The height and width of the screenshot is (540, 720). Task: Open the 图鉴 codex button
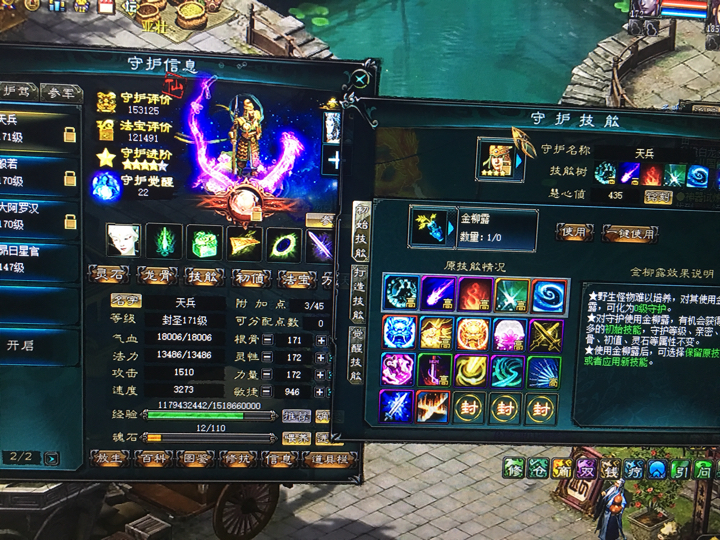198,458
